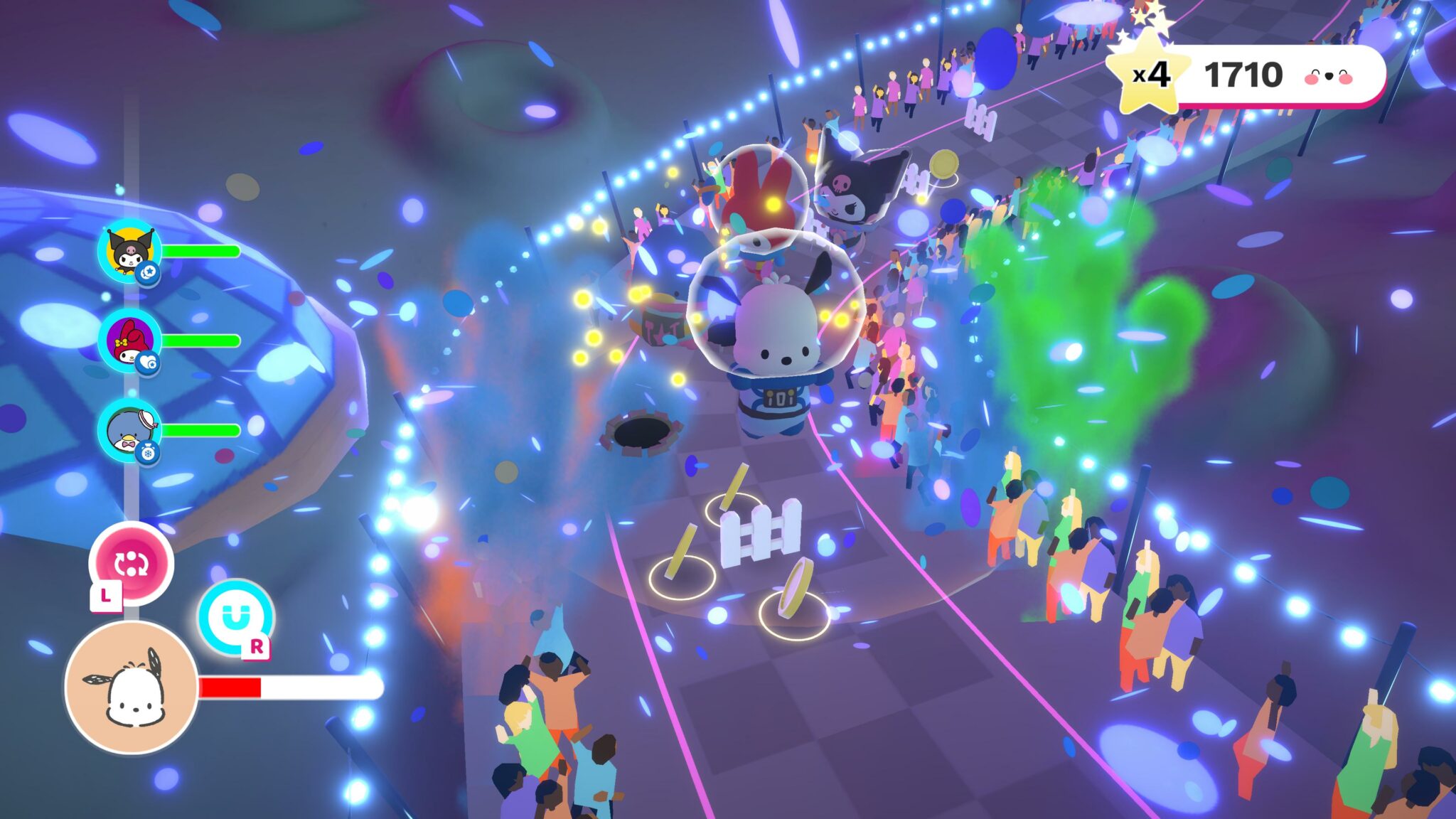Click the R label on the magnet button
Image resolution: width=1456 pixels, height=819 pixels.
coord(256,646)
